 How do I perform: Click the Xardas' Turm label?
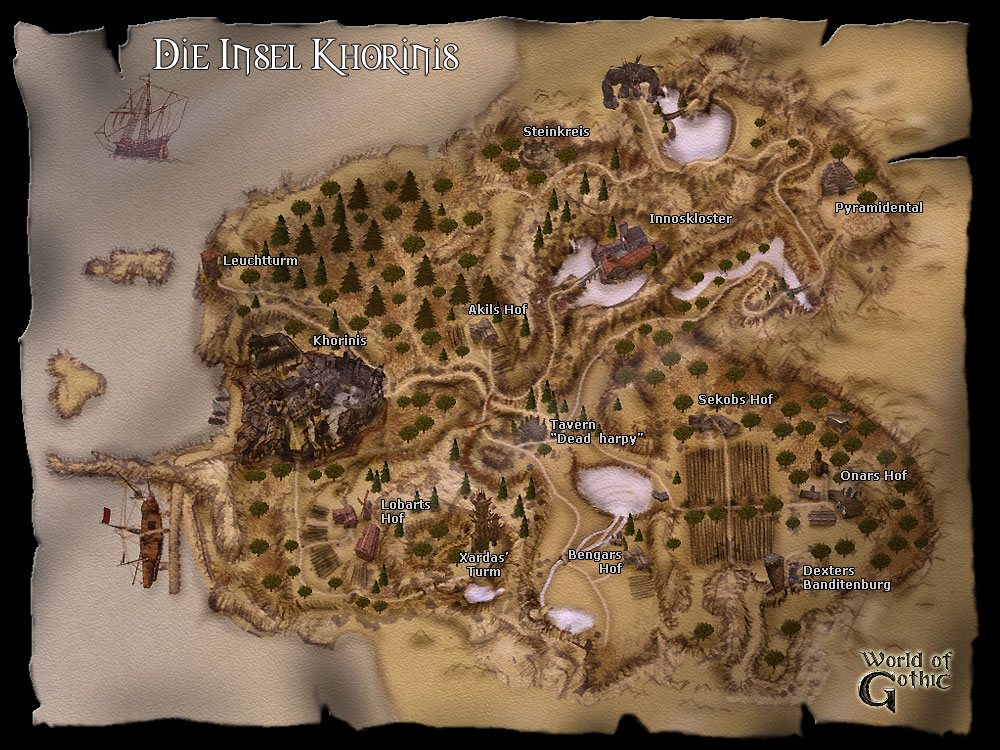(483, 565)
